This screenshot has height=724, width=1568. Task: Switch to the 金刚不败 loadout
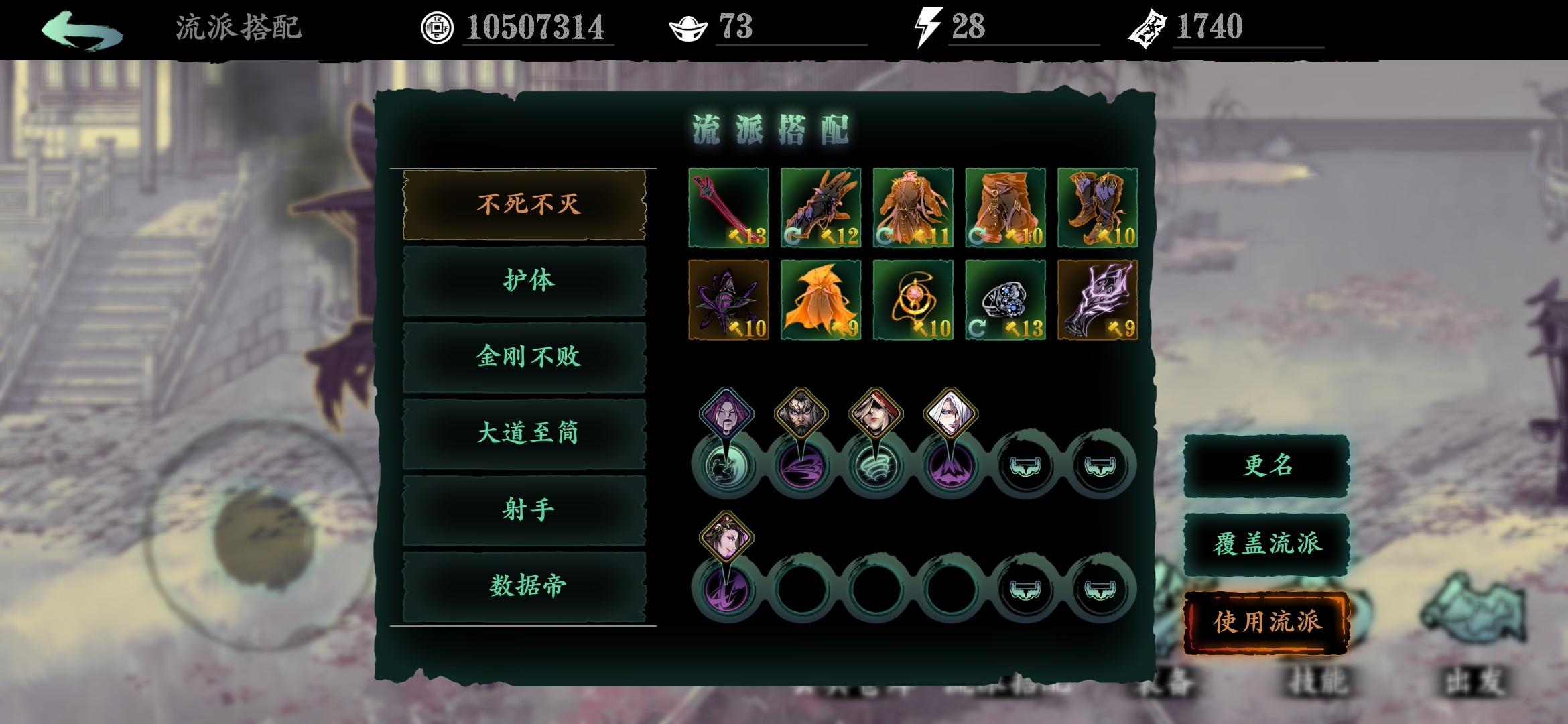click(x=525, y=357)
